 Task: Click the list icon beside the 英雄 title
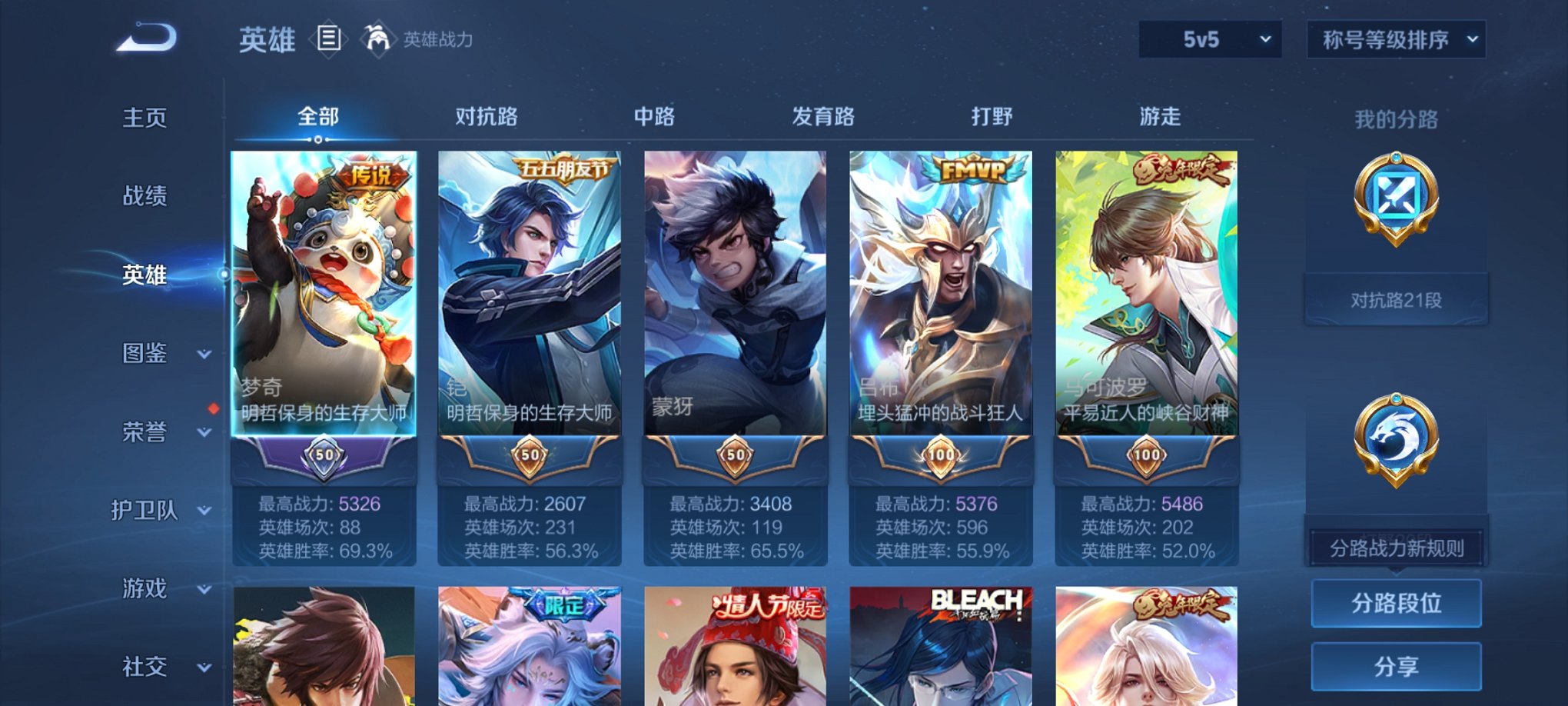coord(330,38)
